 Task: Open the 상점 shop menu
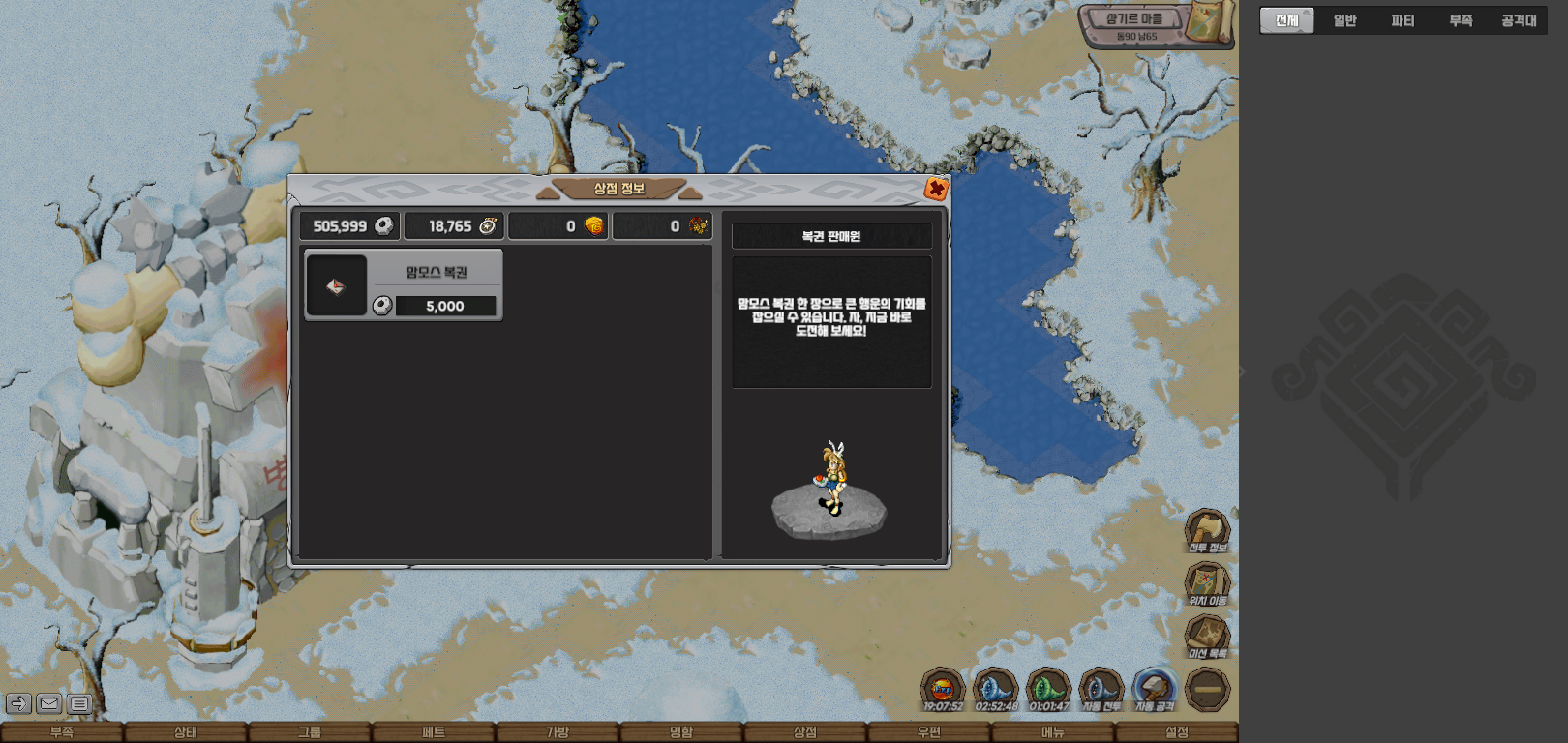805,732
